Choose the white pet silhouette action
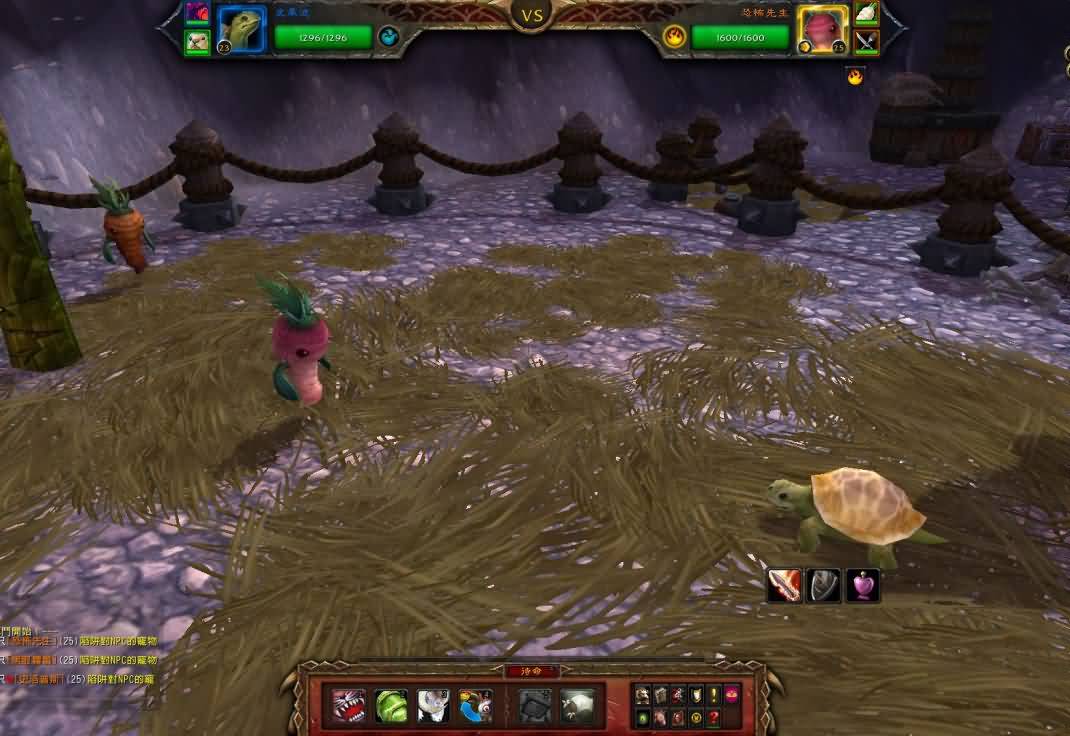 (577, 706)
